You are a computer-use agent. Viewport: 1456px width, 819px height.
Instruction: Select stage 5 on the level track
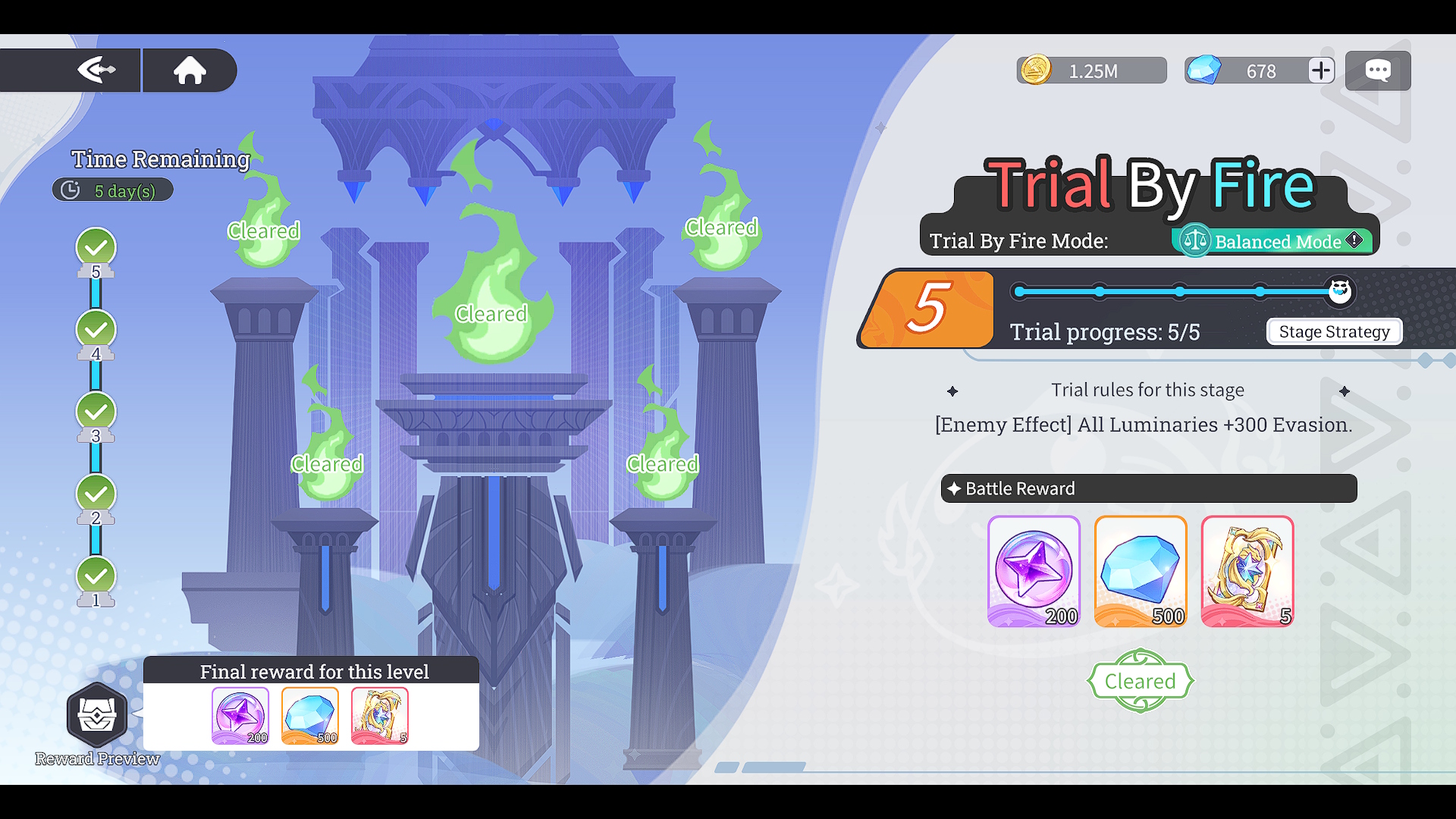click(96, 248)
